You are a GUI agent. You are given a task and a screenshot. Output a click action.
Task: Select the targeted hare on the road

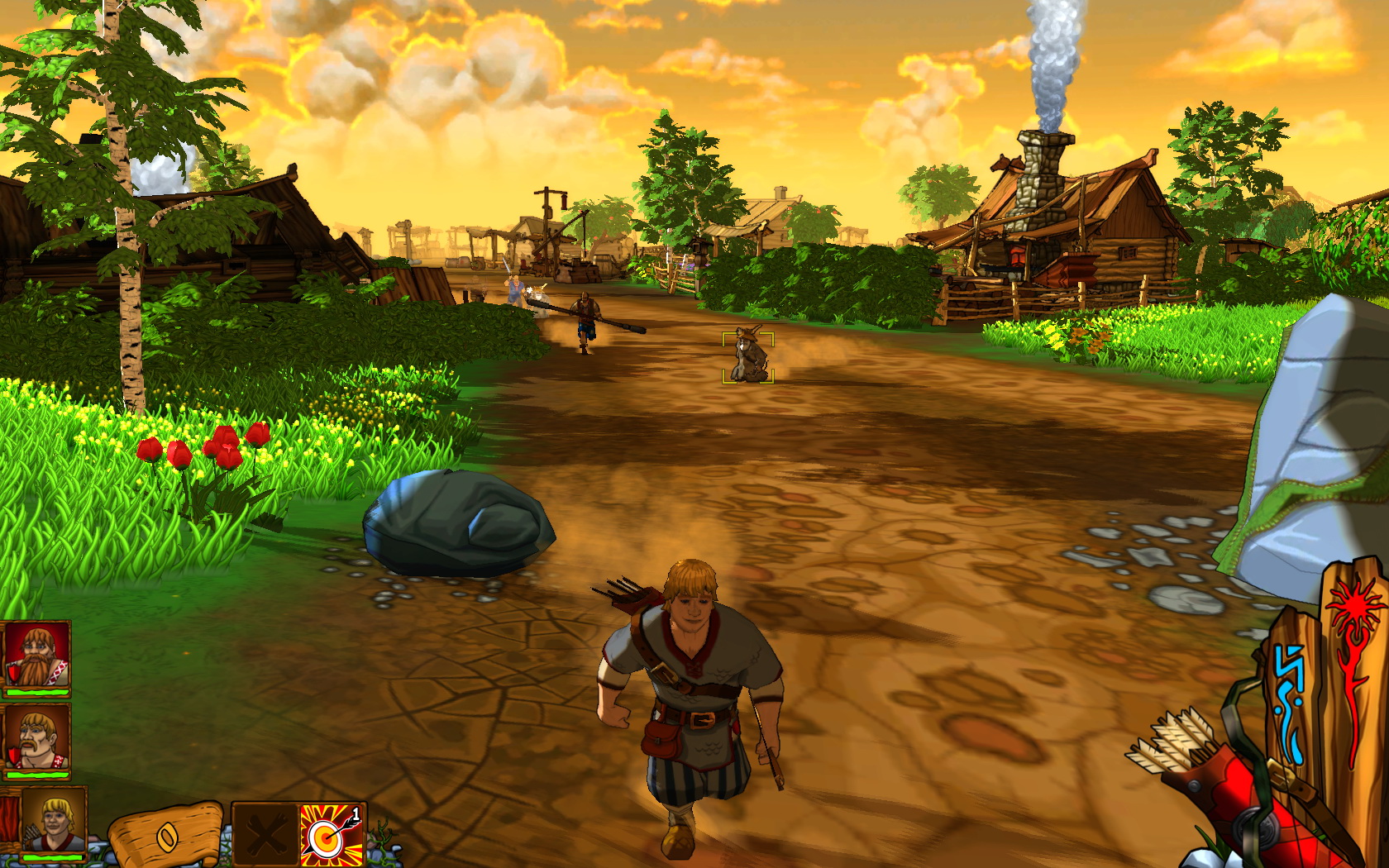[747, 357]
